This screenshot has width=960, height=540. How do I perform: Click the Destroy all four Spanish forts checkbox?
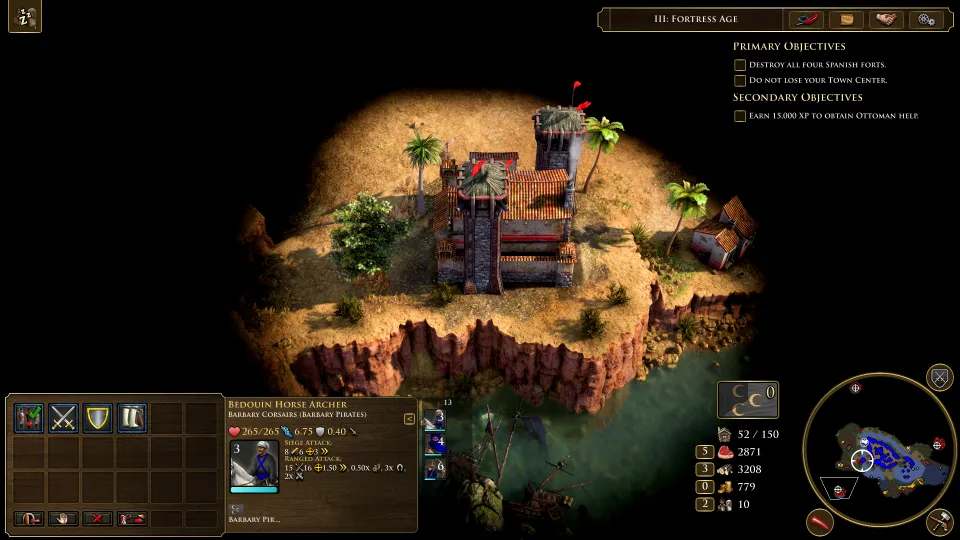coord(740,65)
